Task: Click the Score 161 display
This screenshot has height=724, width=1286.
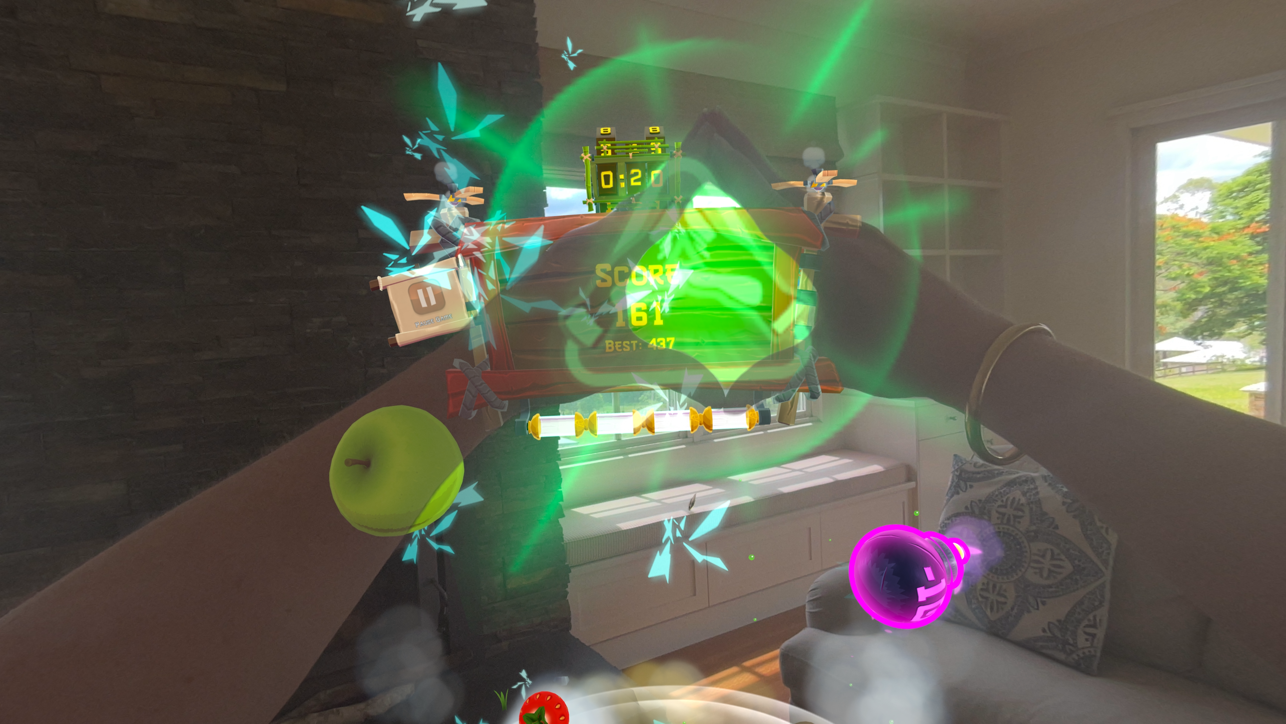Action: tap(640, 295)
